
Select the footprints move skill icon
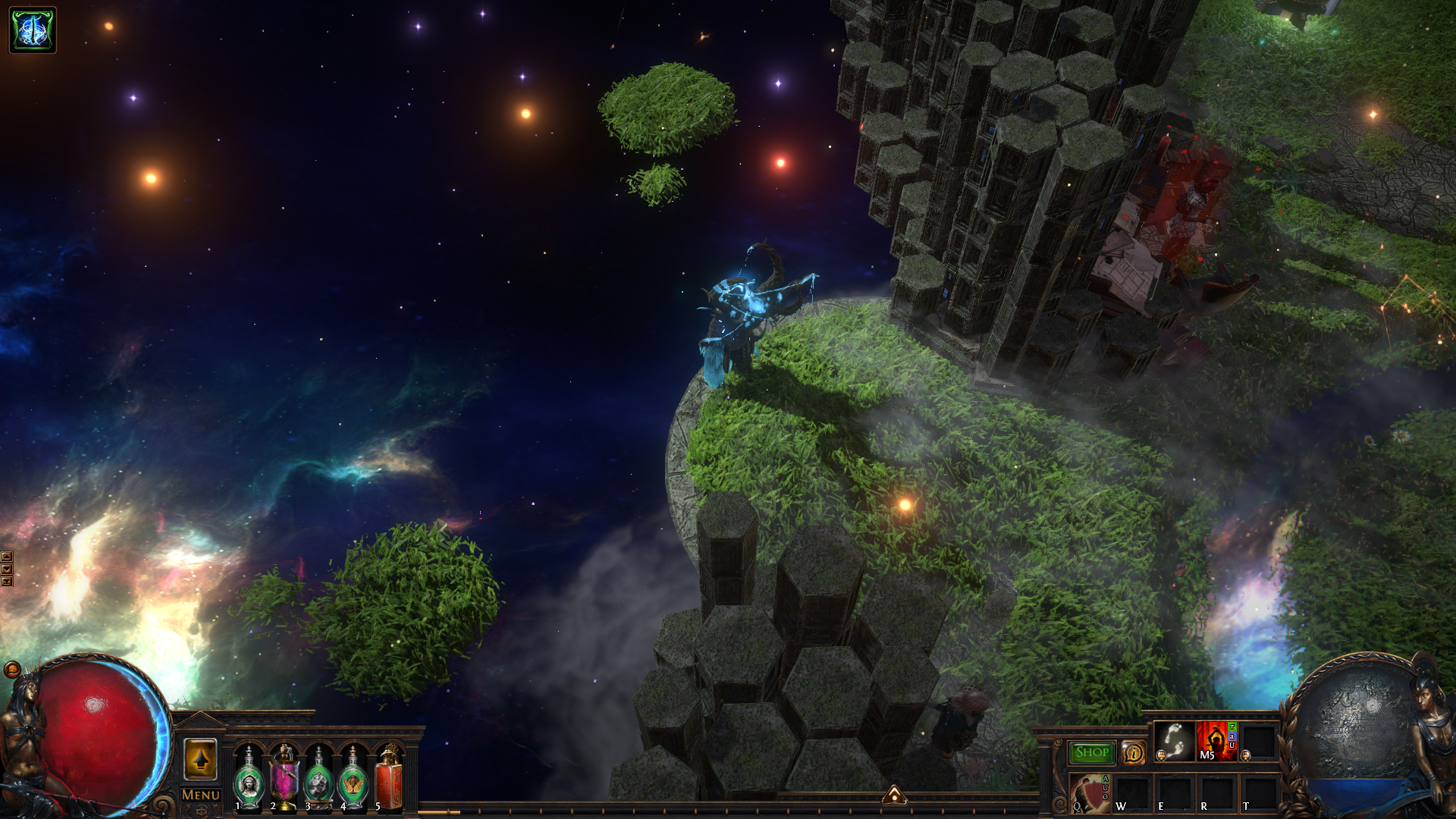point(1175,741)
